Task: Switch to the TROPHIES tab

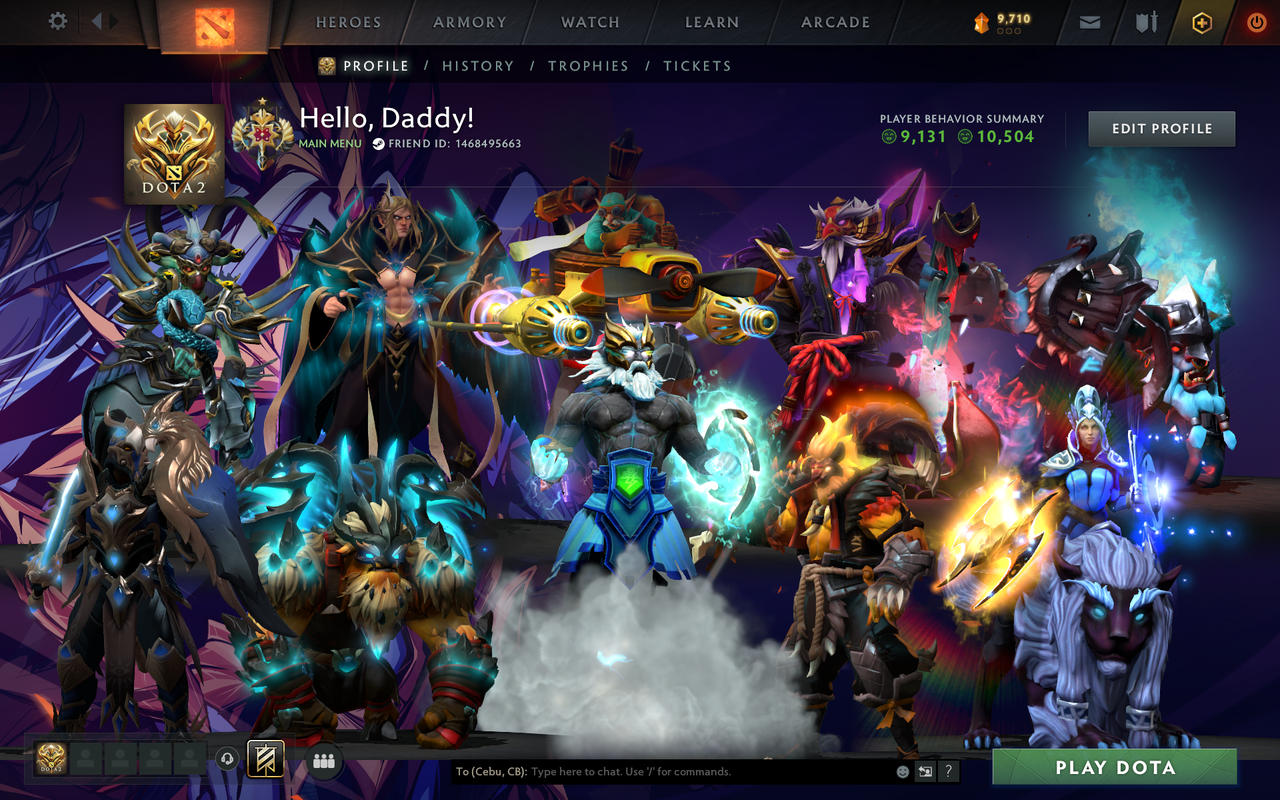Action: (589, 65)
